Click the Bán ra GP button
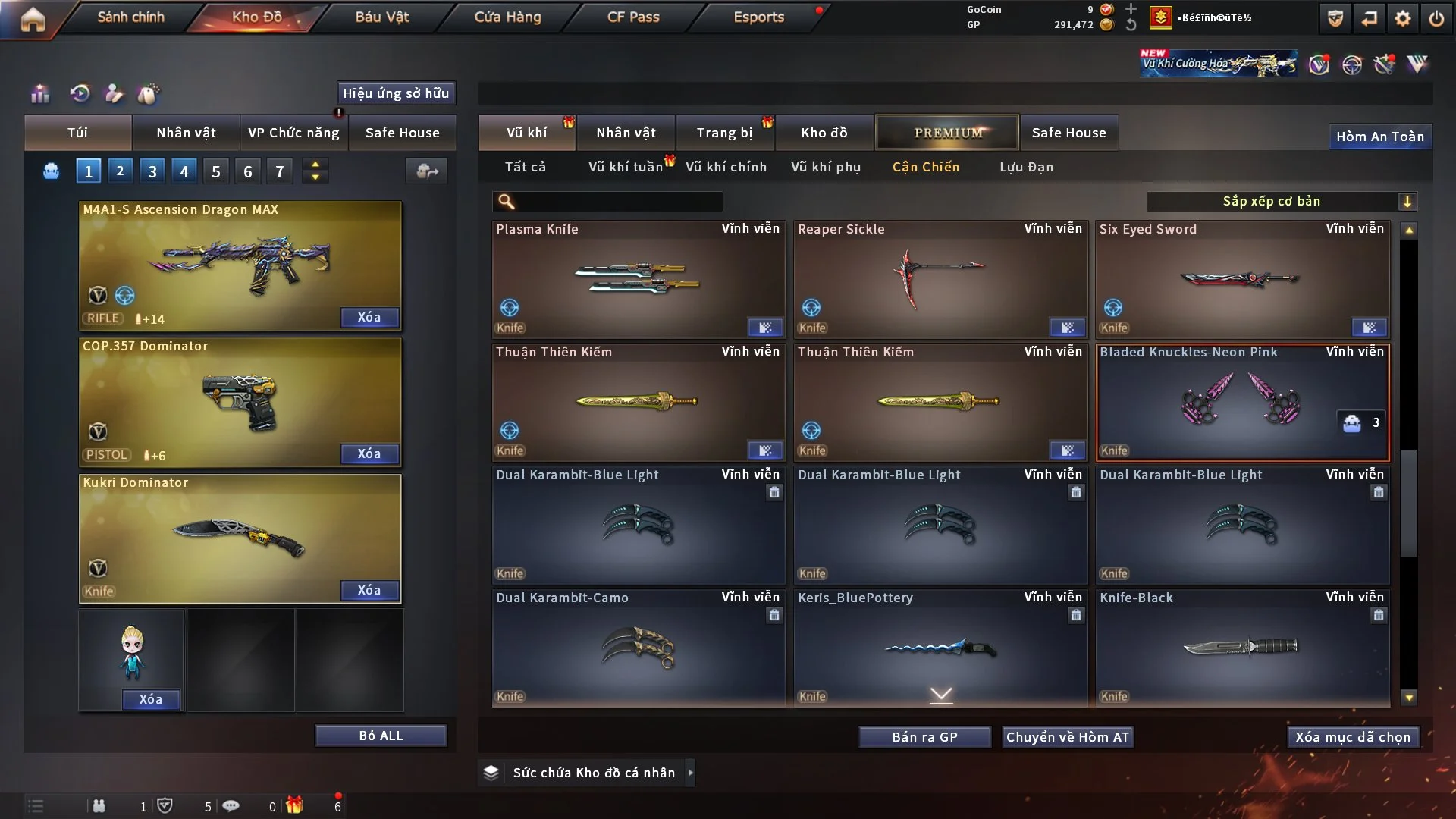1456x819 pixels. pos(924,737)
